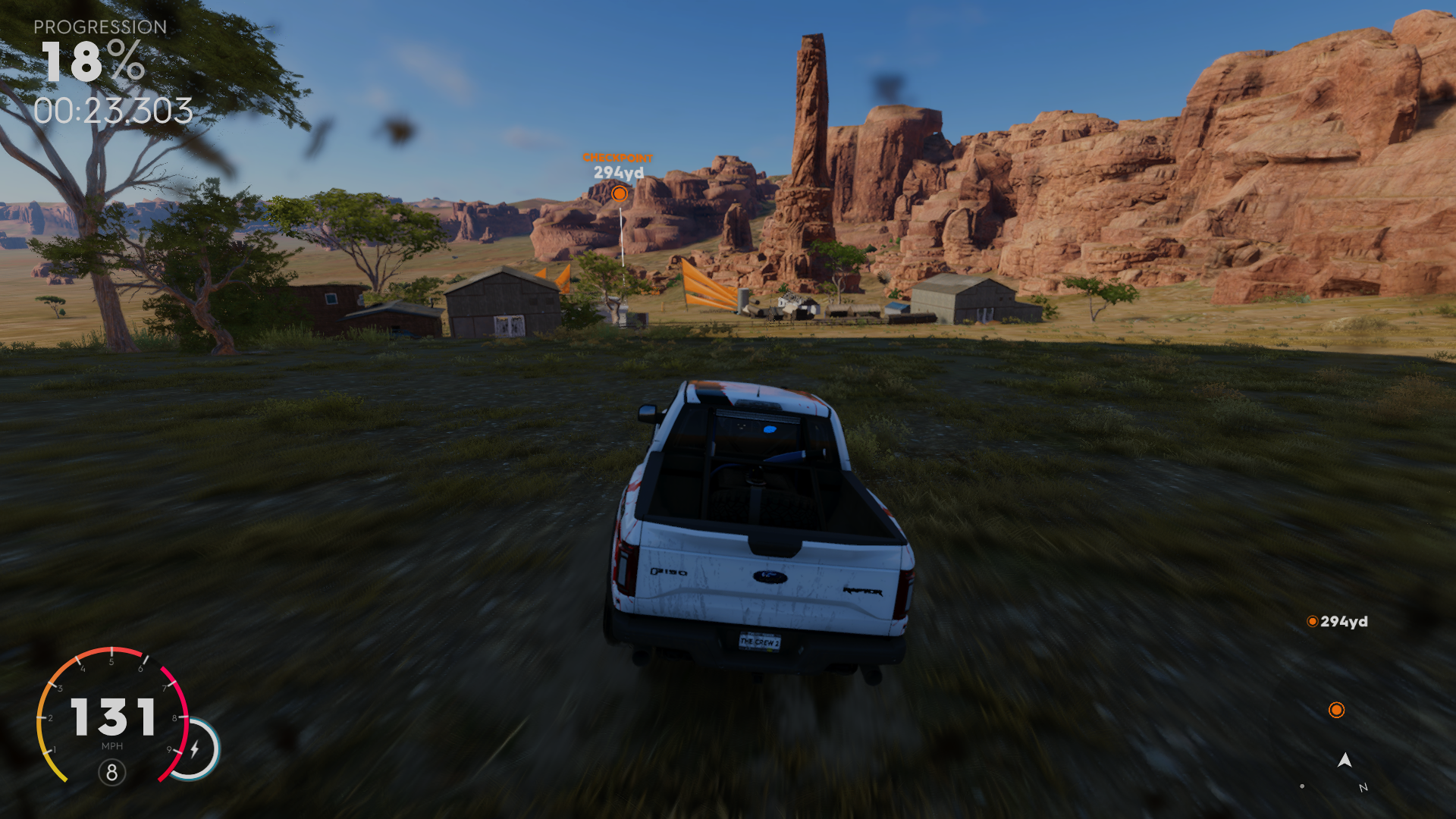Click the orange checkpoint dot on minimap
1456x819 pixels.
click(1336, 710)
